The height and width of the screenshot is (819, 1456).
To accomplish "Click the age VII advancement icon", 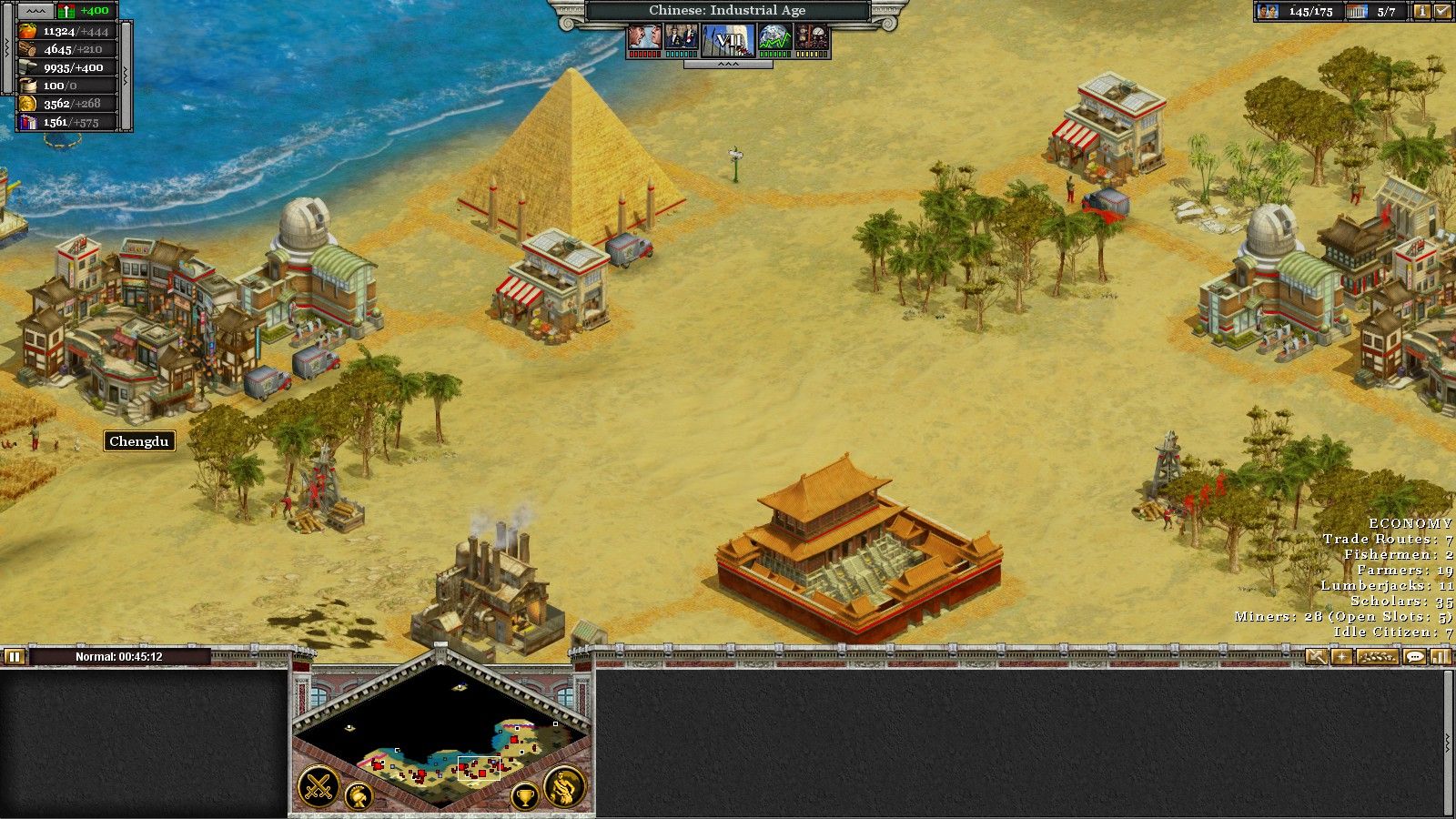I will tap(728, 39).
